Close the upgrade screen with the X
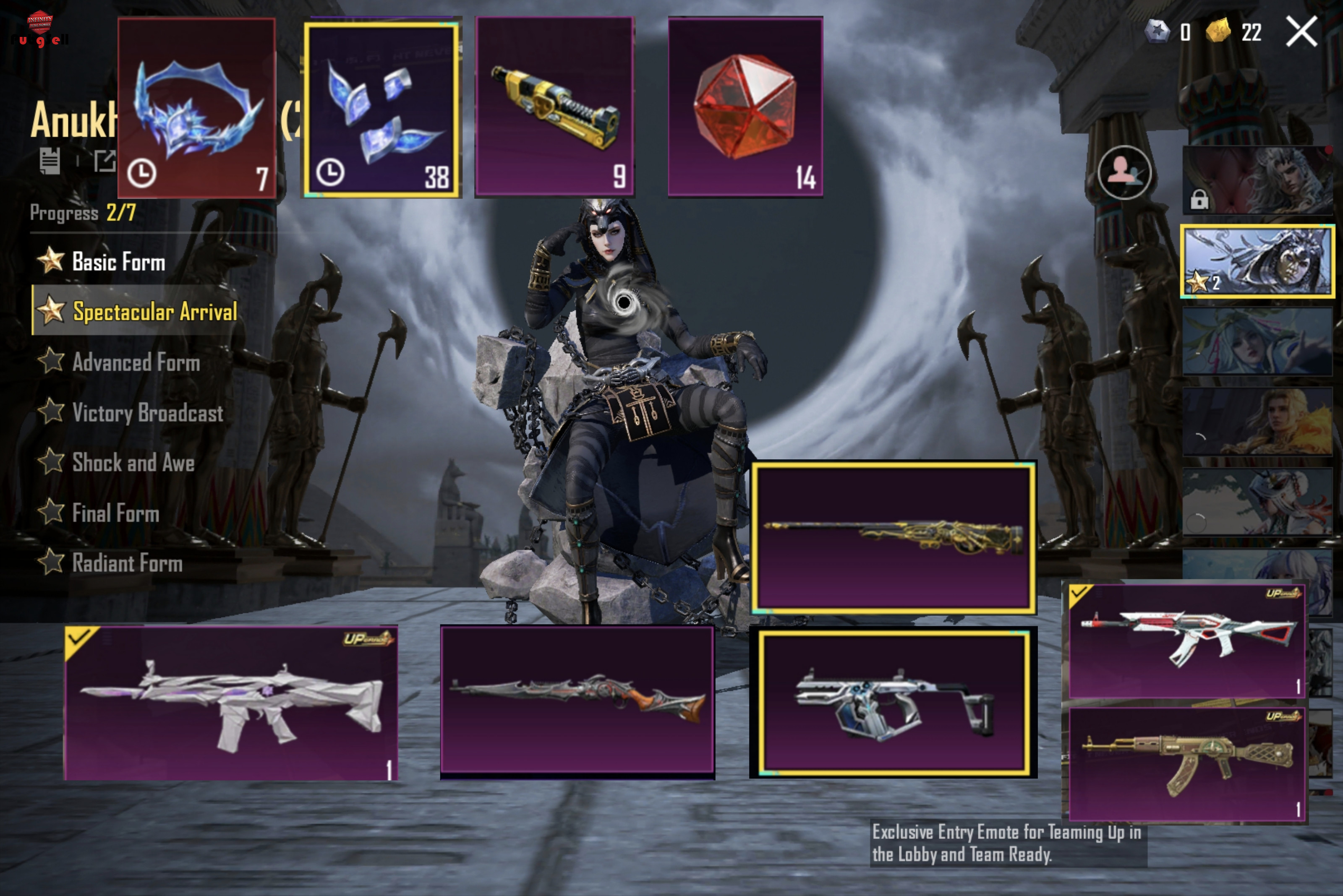Screen dimensions: 1343x896 click(x=1301, y=31)
